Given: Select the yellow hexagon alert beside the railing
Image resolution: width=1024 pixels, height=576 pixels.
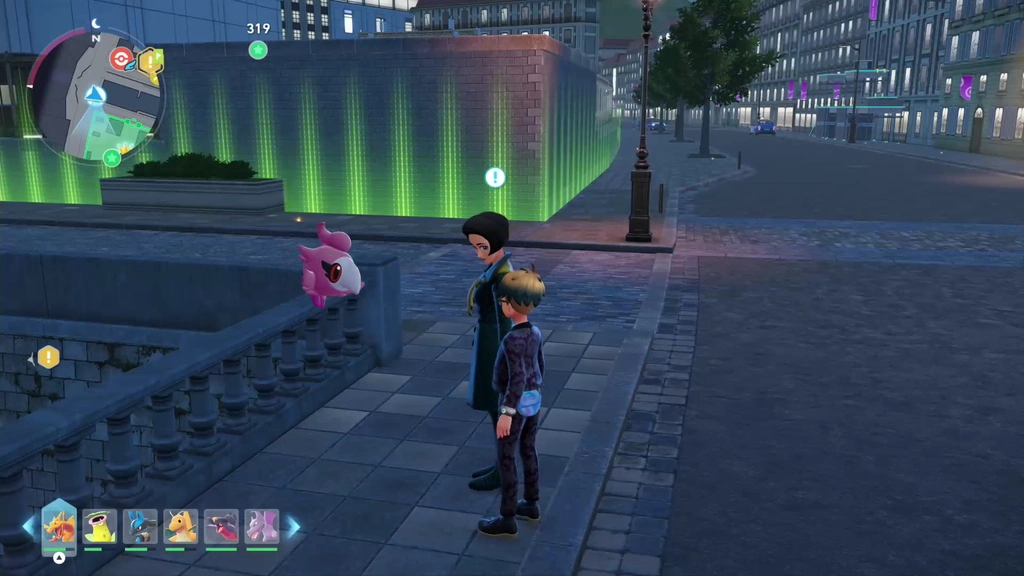Looking at the screenshot, I should [48, 357].
